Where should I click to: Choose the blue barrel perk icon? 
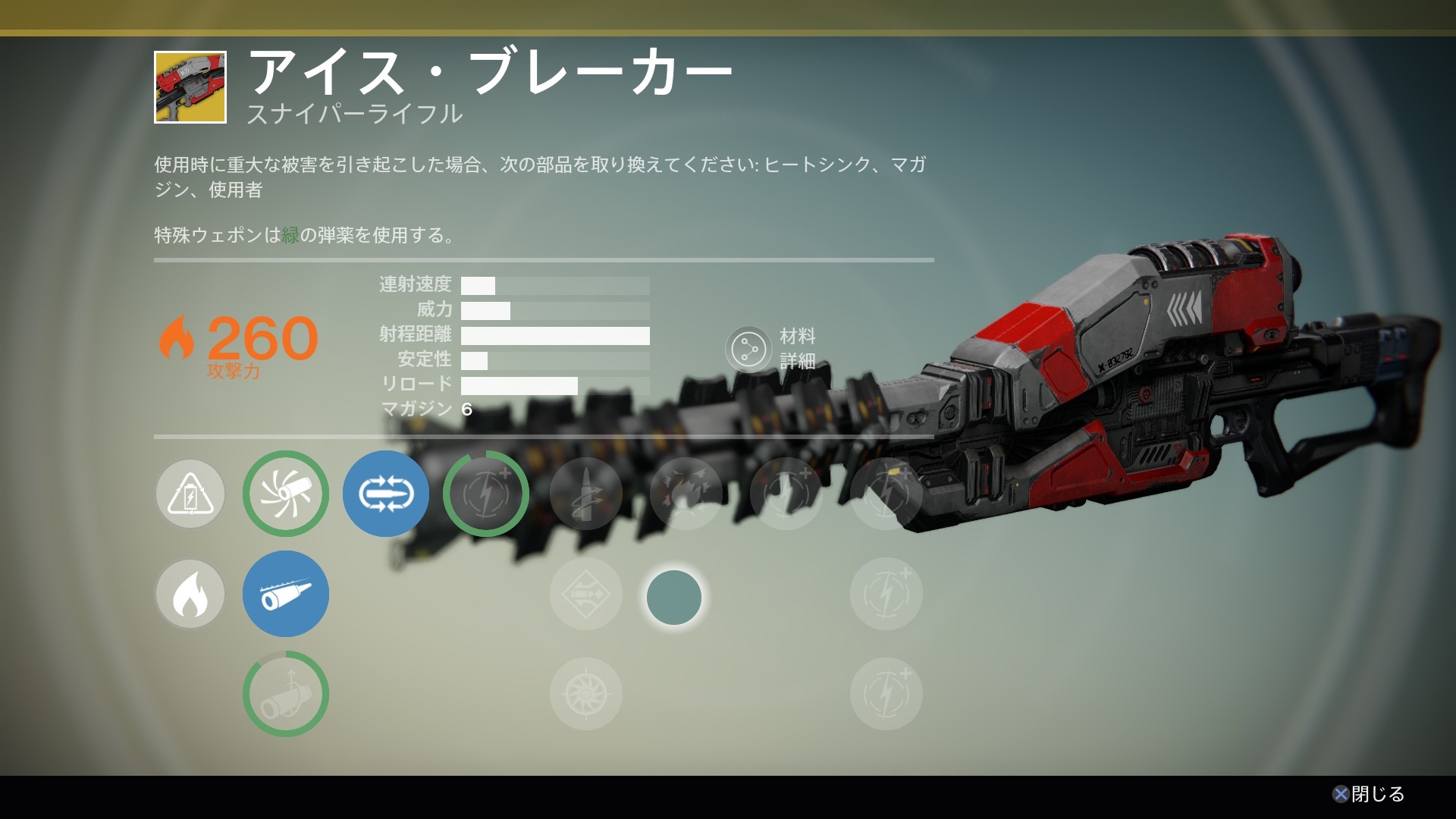(286, 594)
